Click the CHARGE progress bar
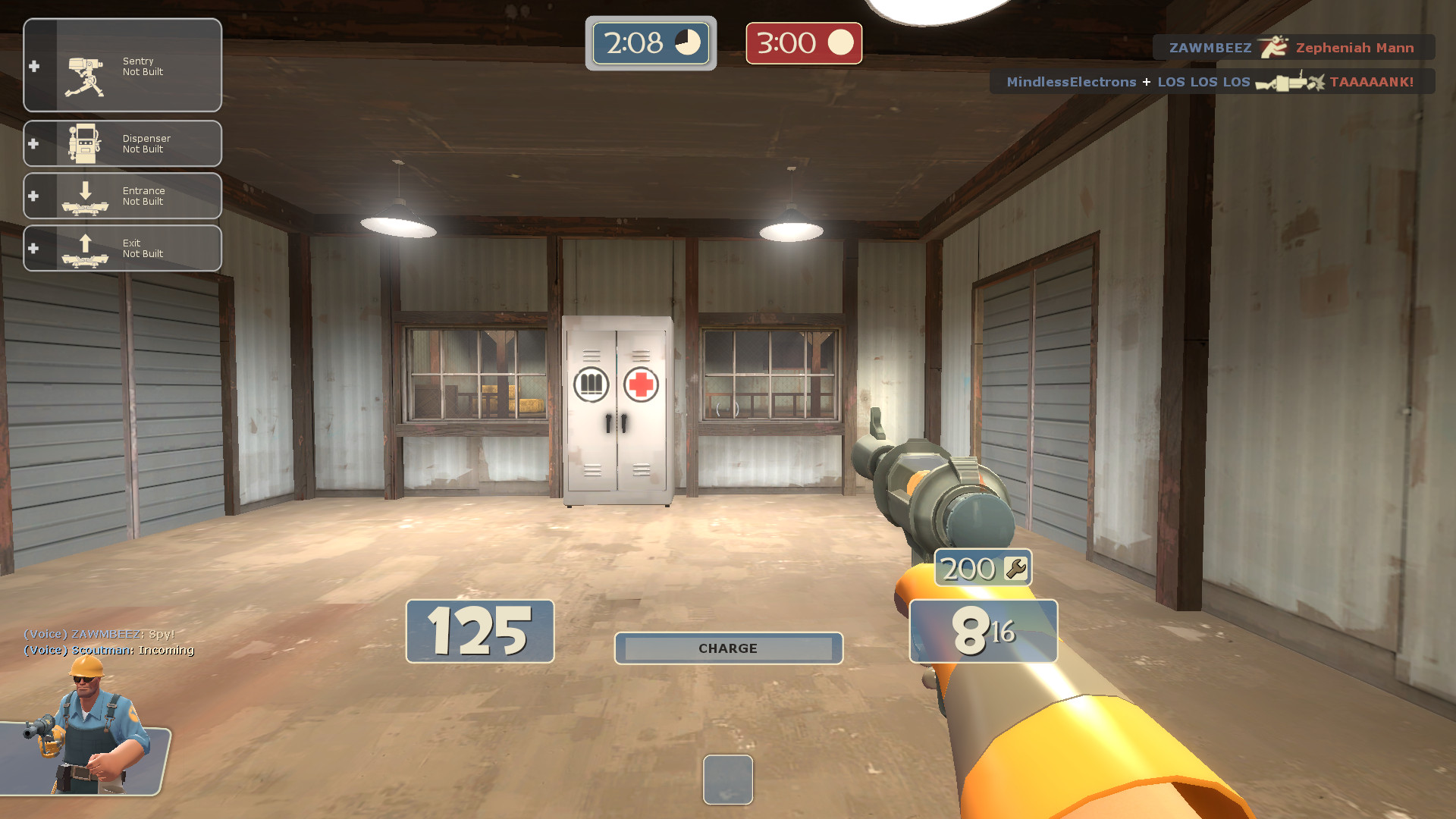 (727, 648)
